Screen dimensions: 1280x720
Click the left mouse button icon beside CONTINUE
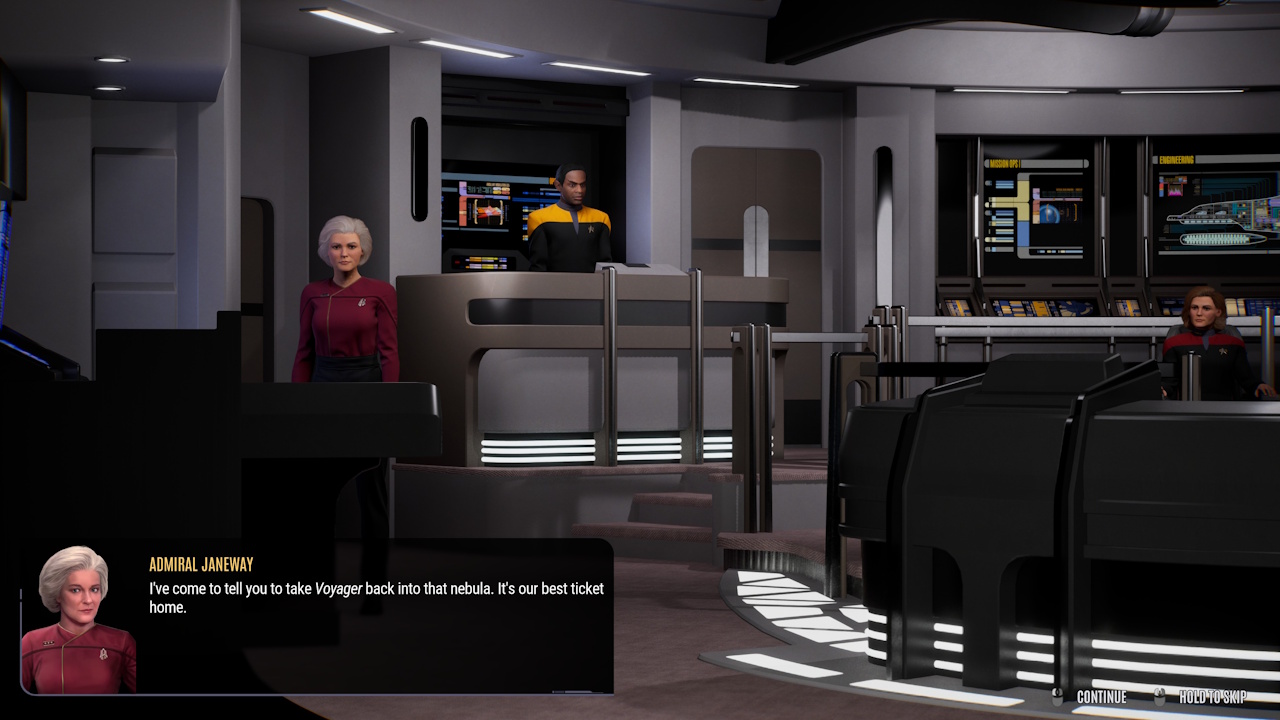1057,697
